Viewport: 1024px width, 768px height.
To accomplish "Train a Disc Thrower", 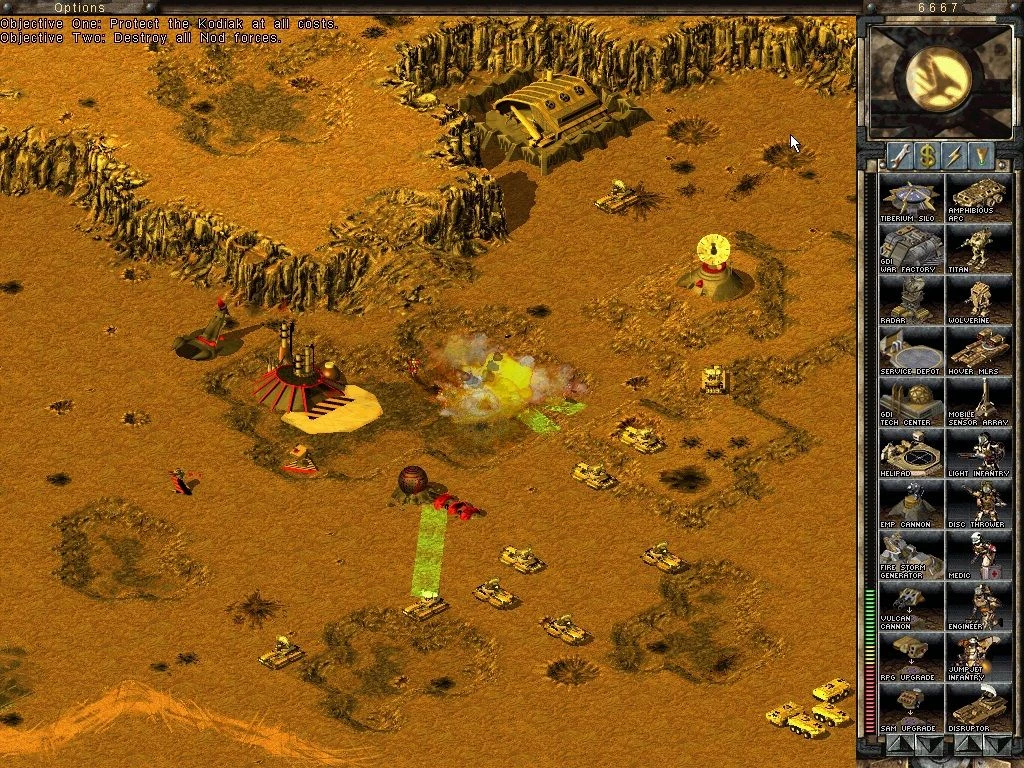I will (978, 504).
